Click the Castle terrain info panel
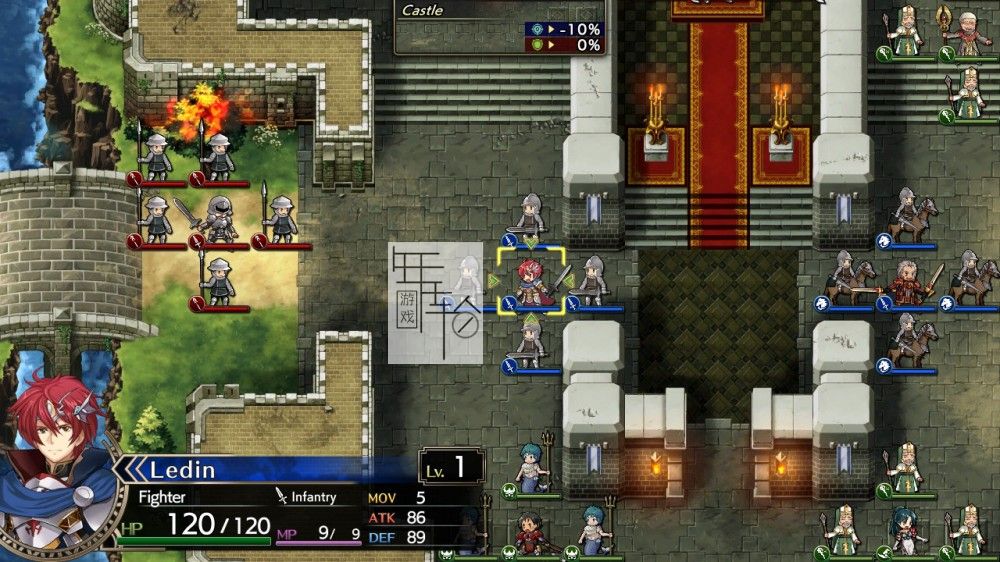Screen dimensions: 1000x562 point(500,28)
